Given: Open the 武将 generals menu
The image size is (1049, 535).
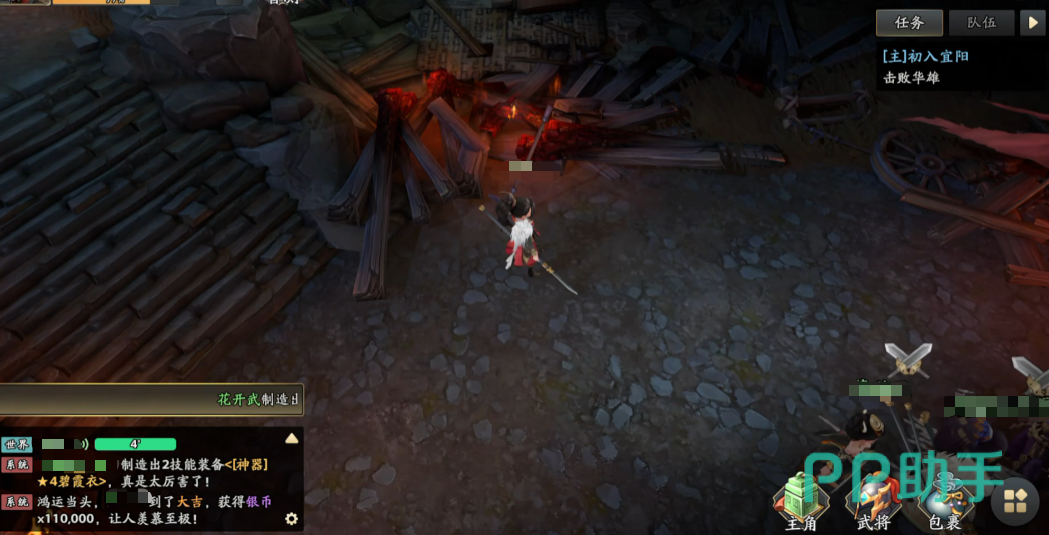Looking at the screenshot, I should coord(873,500).
